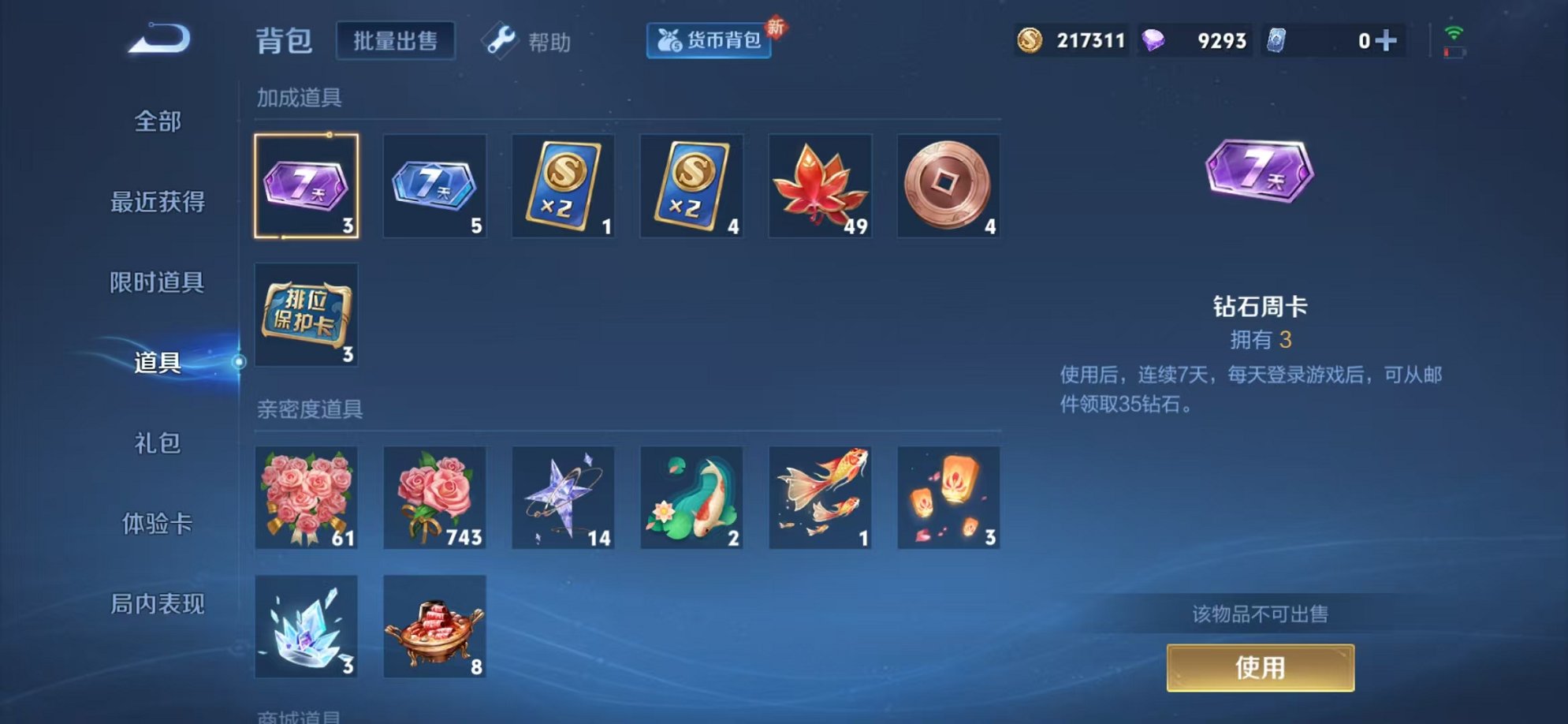Select the koi fish pond item
This screenshot has width=1568, height=724.
[692, 498]
